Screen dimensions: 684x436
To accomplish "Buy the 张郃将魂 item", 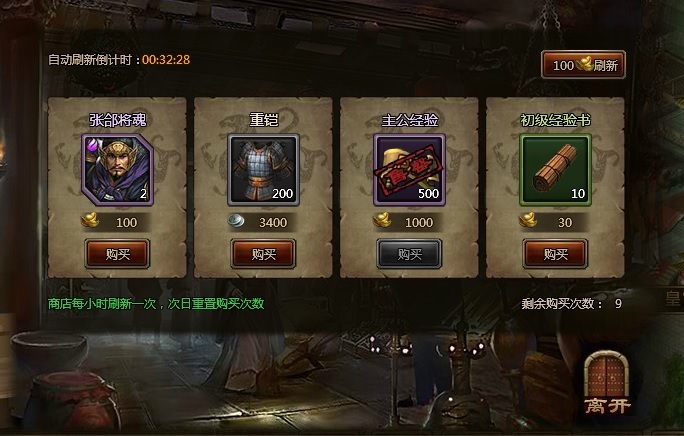I will coord(116,254).
